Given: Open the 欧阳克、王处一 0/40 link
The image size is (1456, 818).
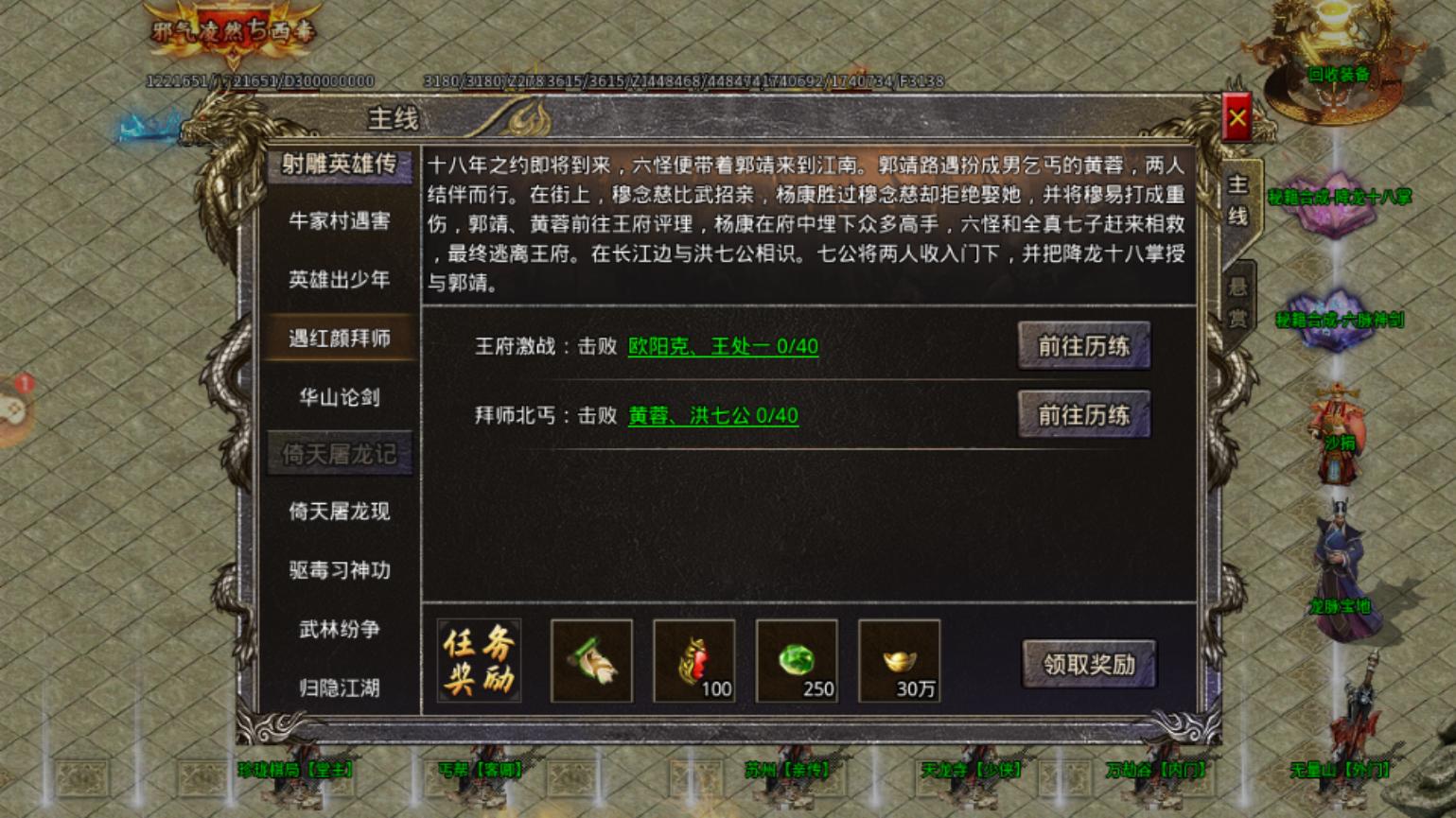Looking at the screenshot, I should click(x=724, y=347).
